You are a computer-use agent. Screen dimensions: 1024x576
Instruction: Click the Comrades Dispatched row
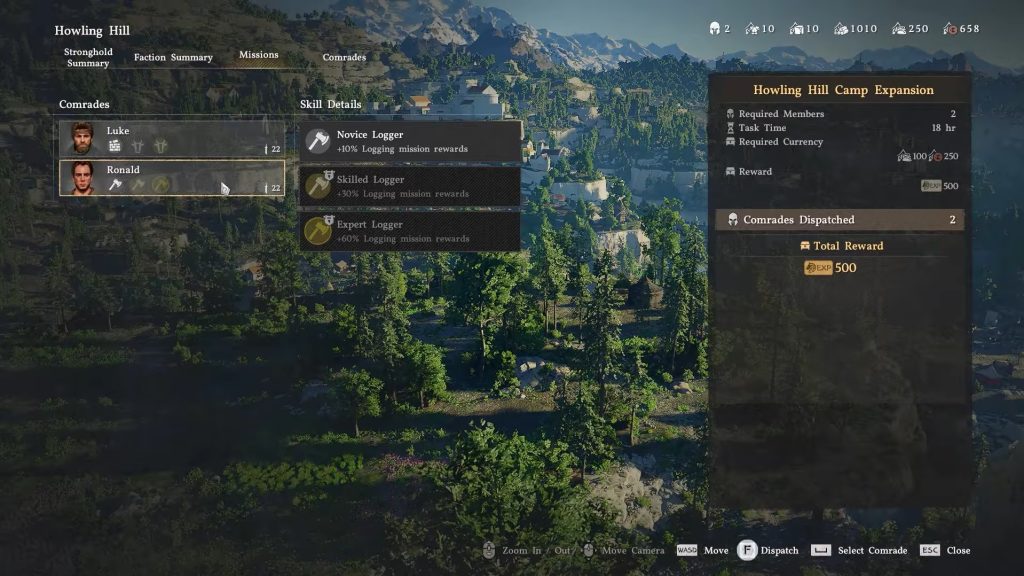pyautogui.click(x=840, y=220)
